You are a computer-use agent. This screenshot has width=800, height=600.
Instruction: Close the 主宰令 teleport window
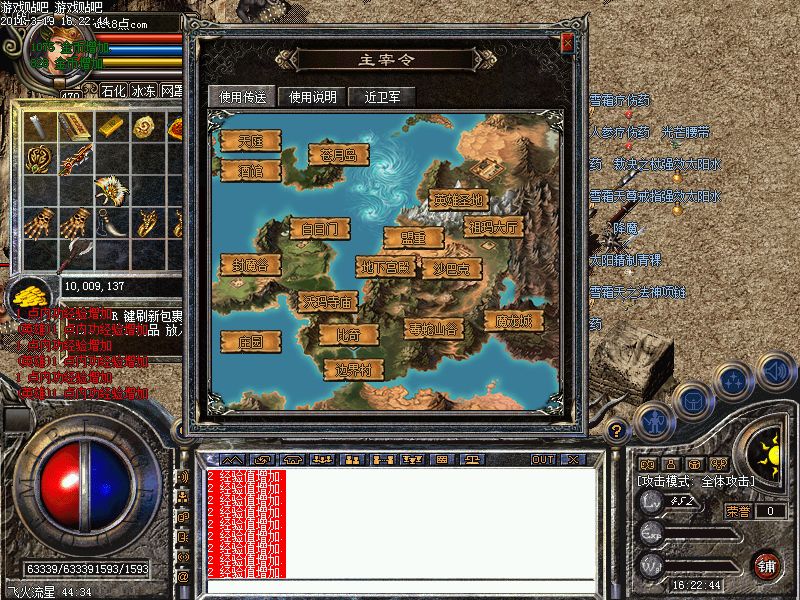click(567, 44)
